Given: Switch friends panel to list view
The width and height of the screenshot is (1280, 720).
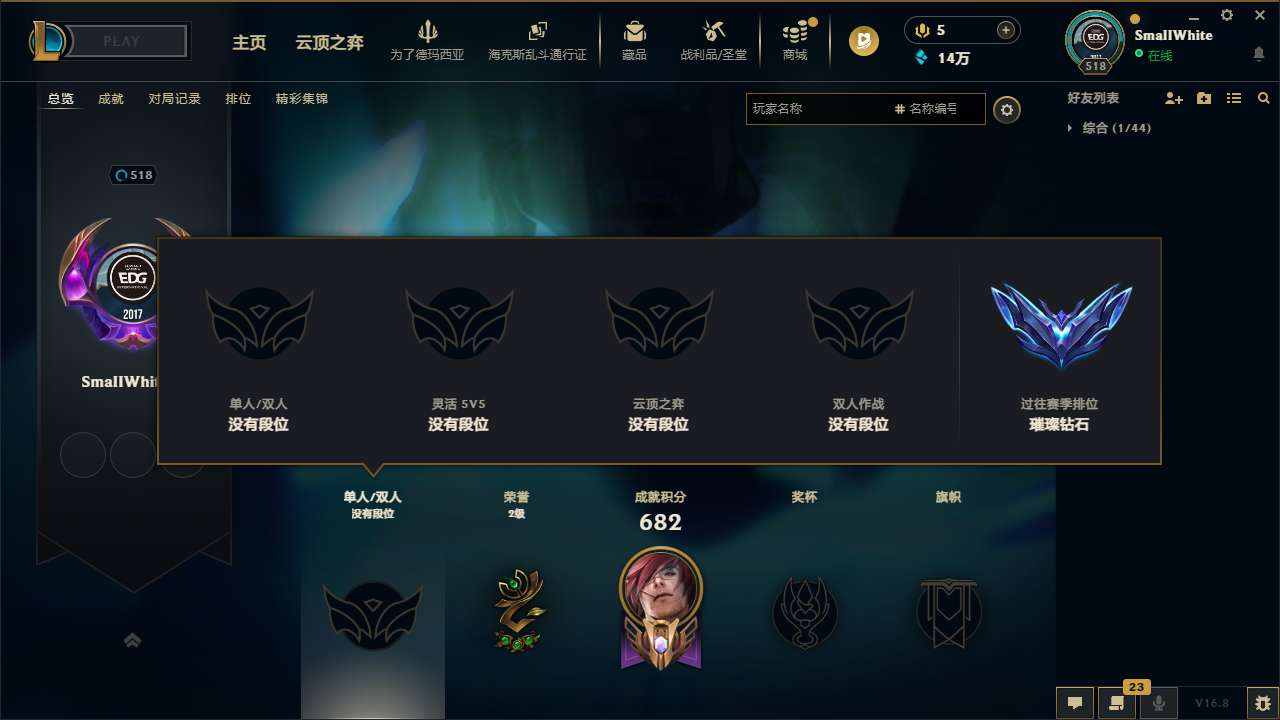Looking at the screenshot, I should pos(1233,98).
